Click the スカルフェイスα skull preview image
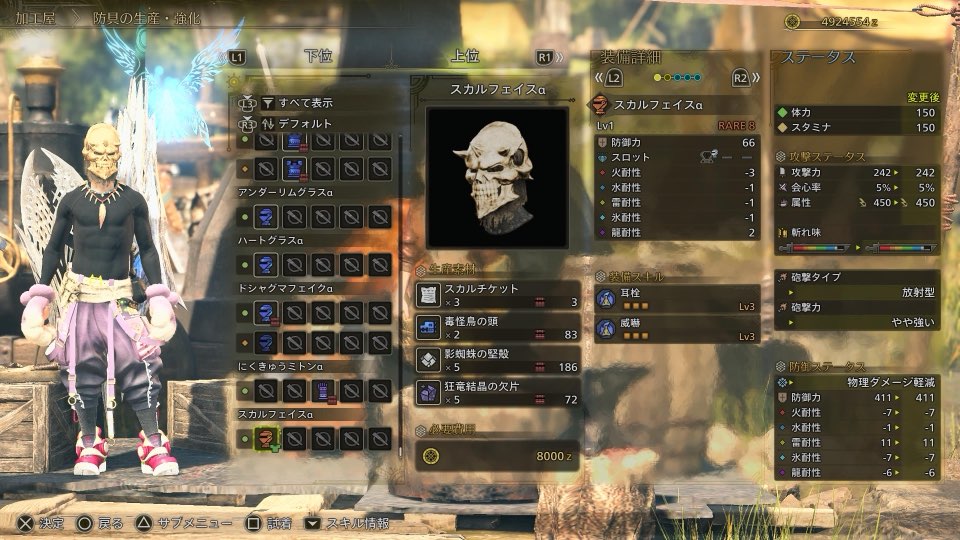The height and width of the screenshot is (540, 960). point(497,177)
